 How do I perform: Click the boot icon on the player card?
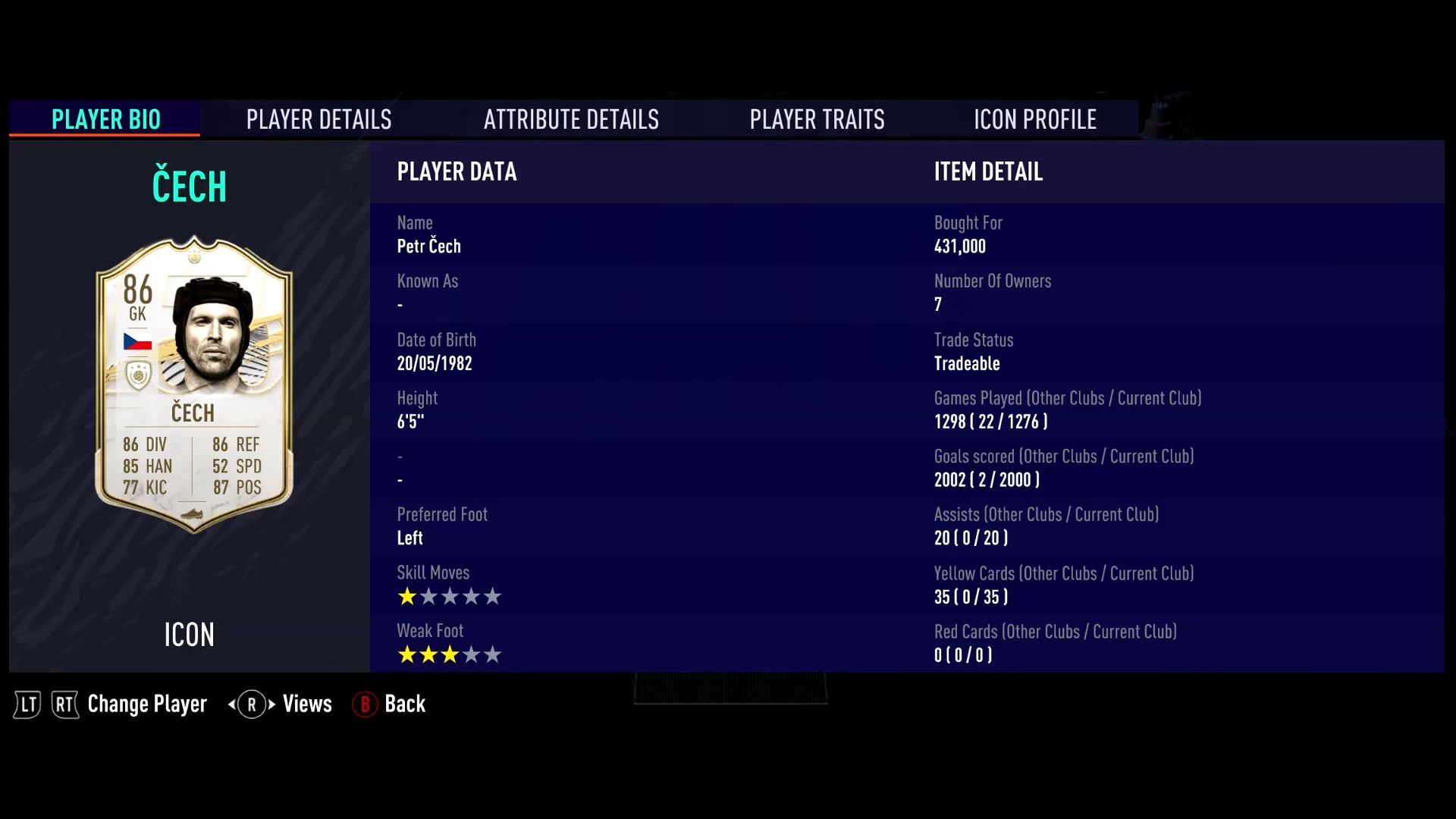pyautogui.click(x=193, y=514)
